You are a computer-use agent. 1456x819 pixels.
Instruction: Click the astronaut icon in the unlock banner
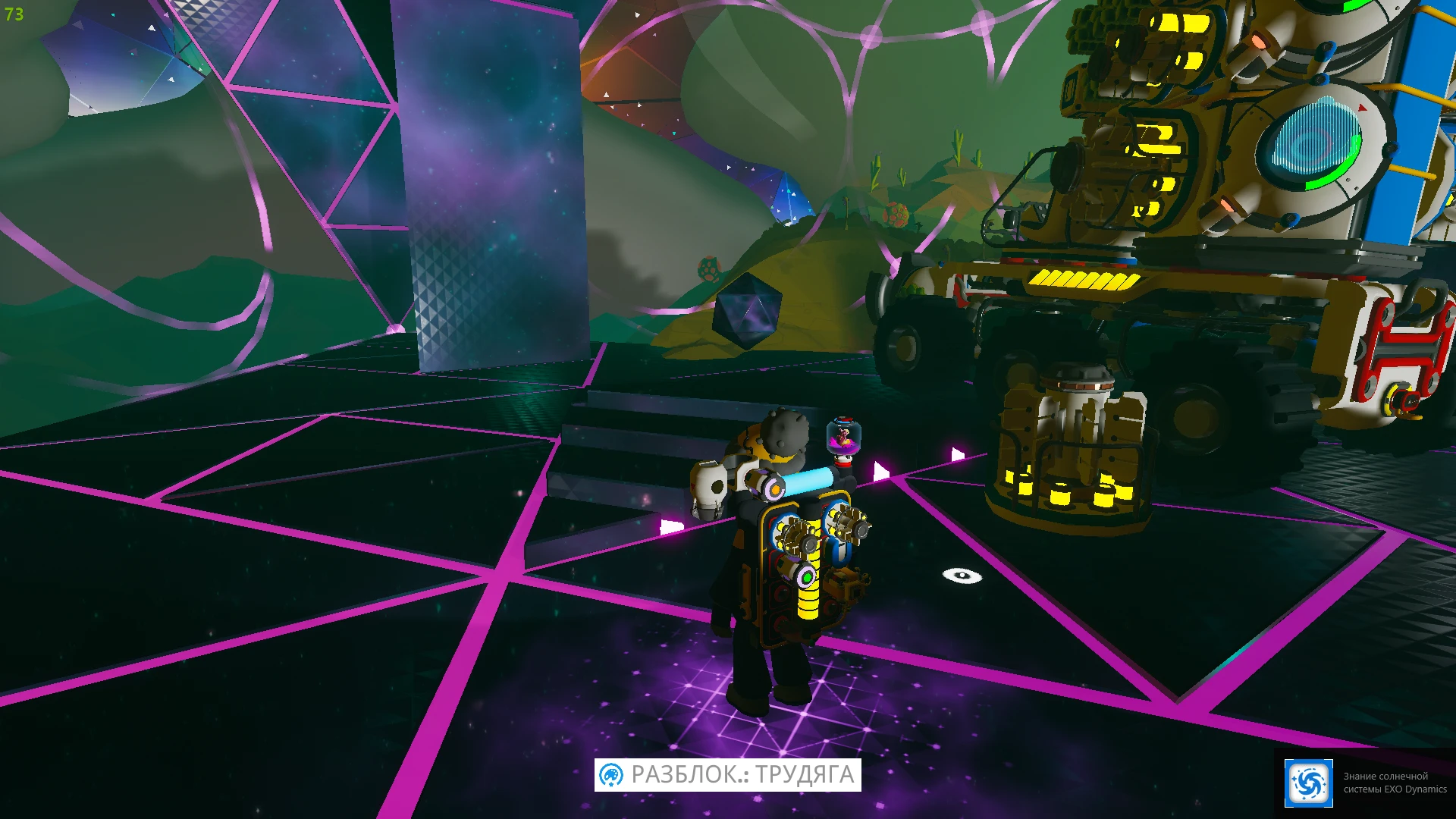tap(611, 775)
